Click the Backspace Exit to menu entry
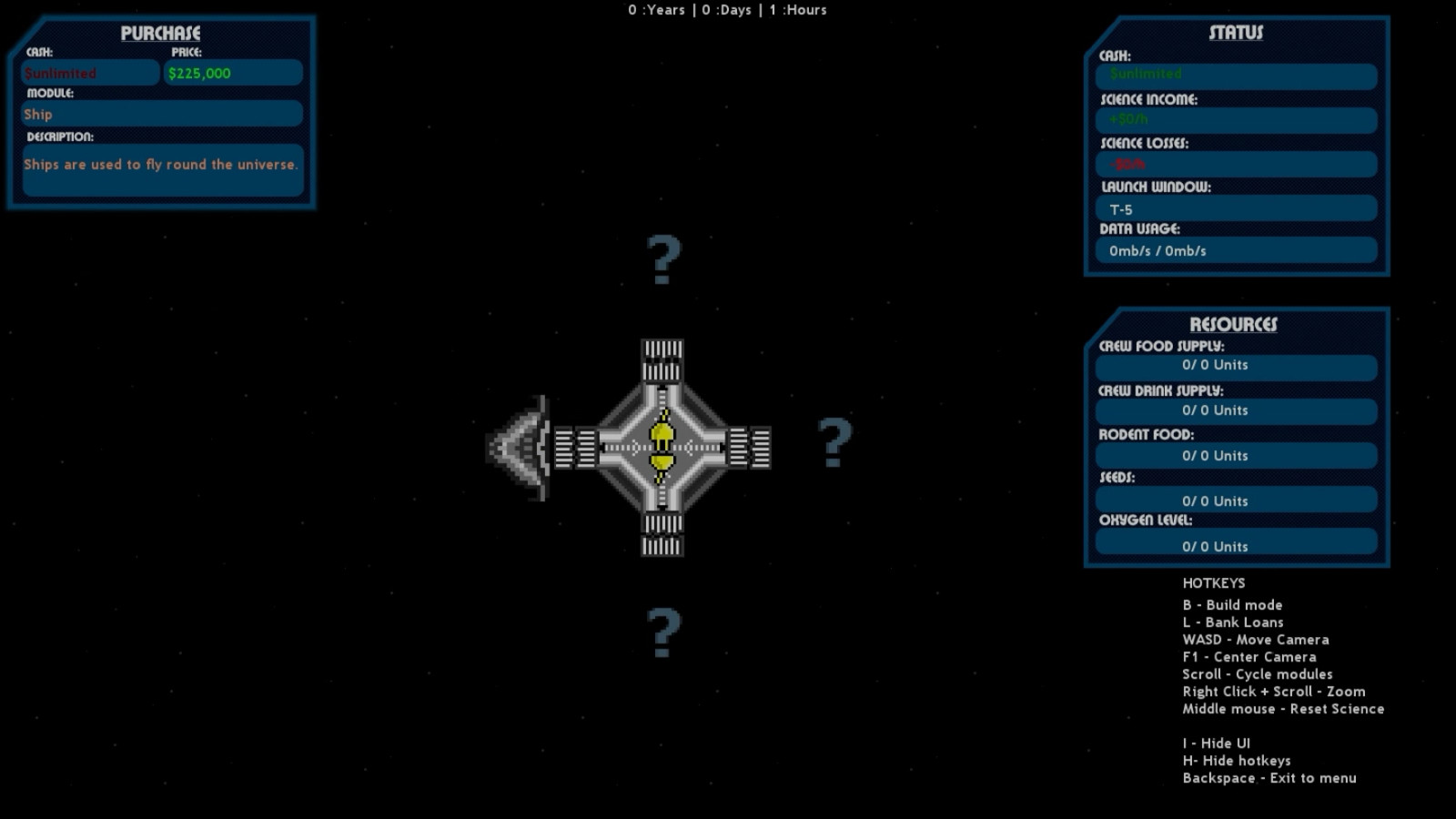The height and width of the screenshot is (819, 1456). pyautogui.click(x=1269, y=778)
